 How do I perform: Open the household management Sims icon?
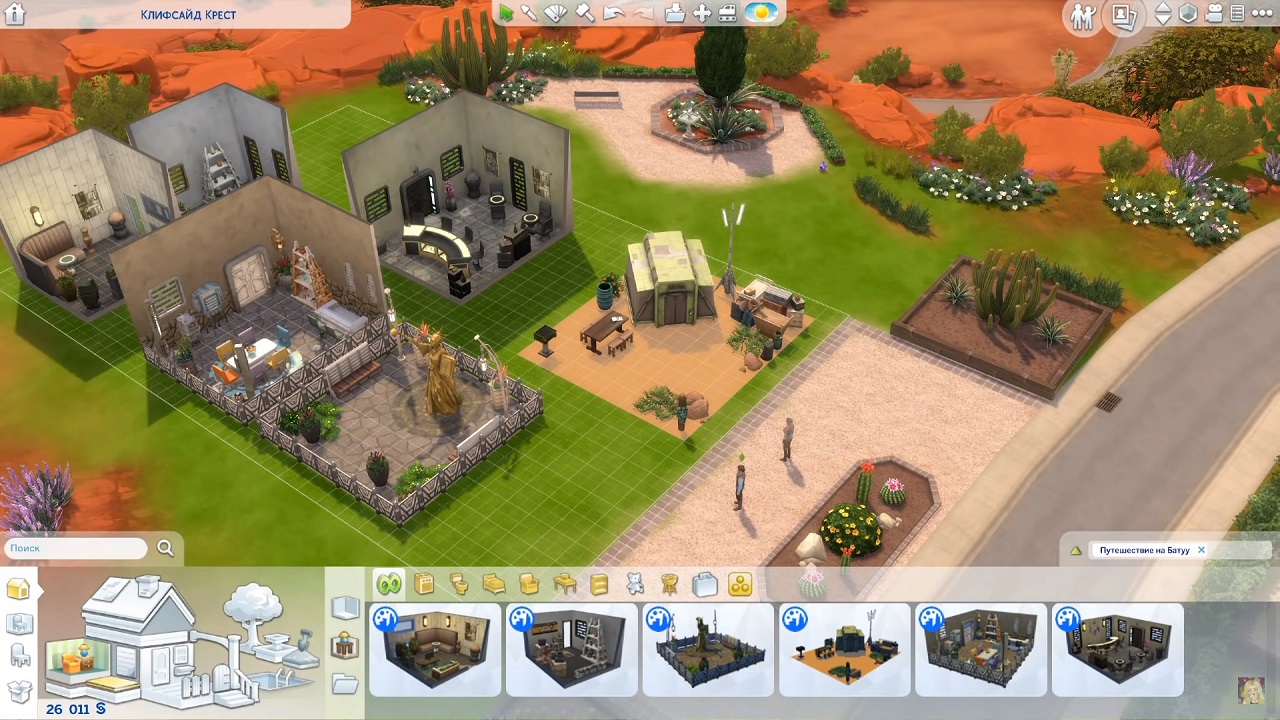(1083, 16)
